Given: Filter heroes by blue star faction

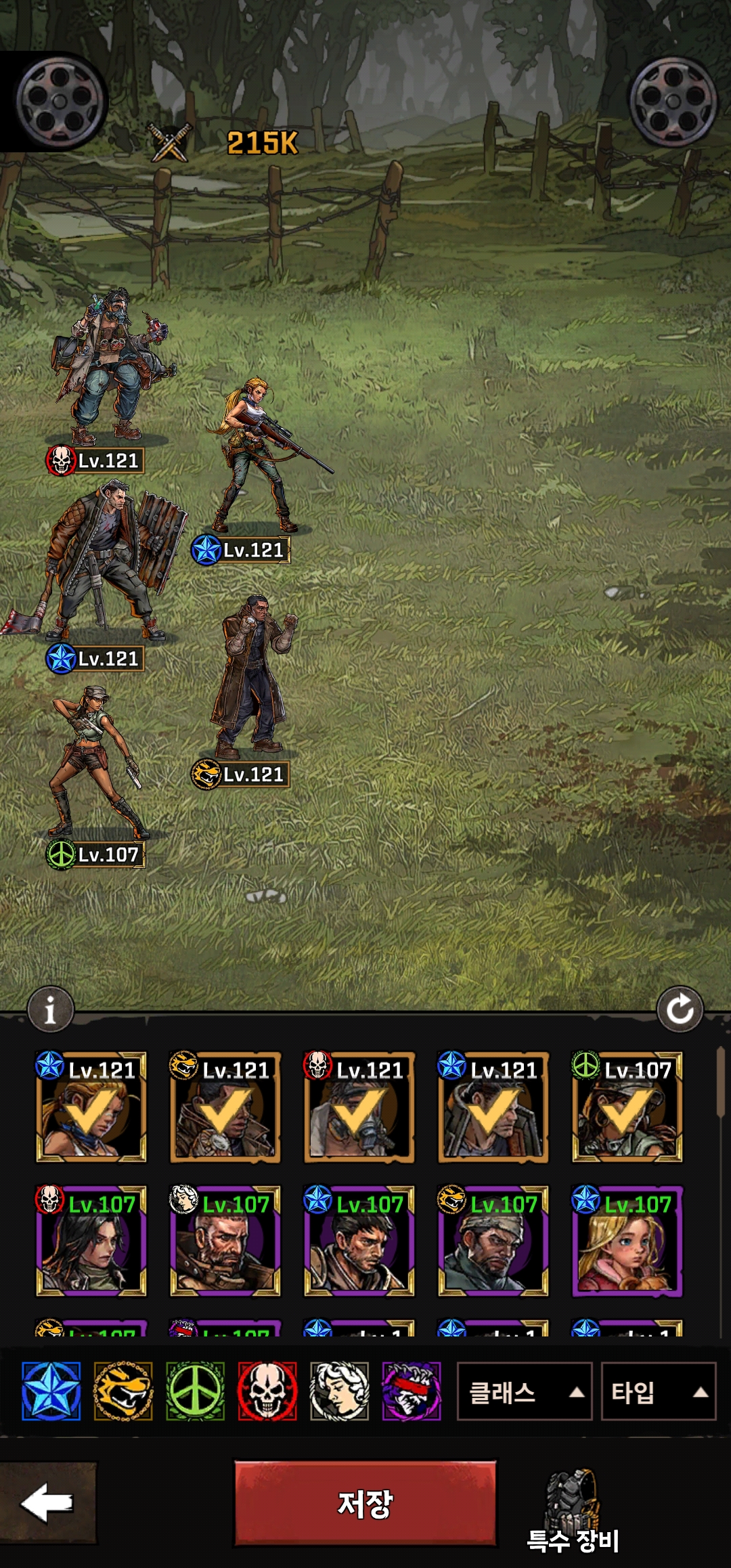Looking at the screenshot, I should point(51,1391).
